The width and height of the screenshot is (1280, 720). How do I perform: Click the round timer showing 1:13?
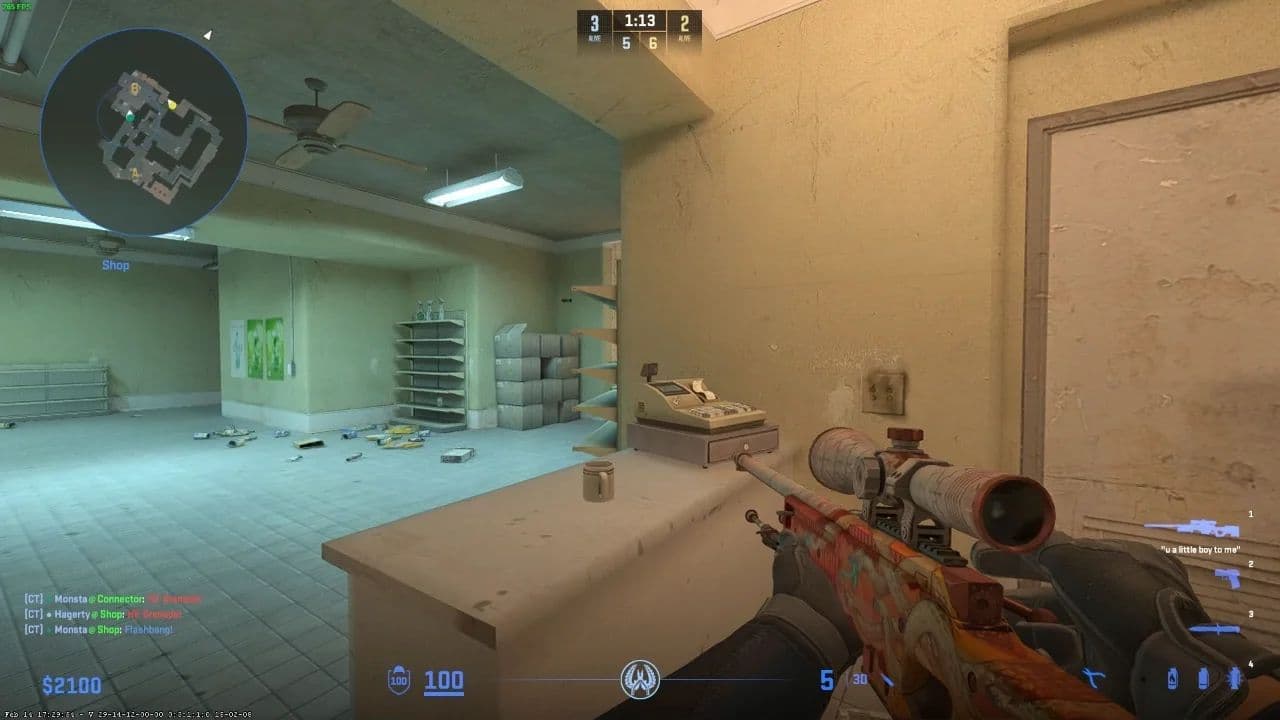click(639, 20)
